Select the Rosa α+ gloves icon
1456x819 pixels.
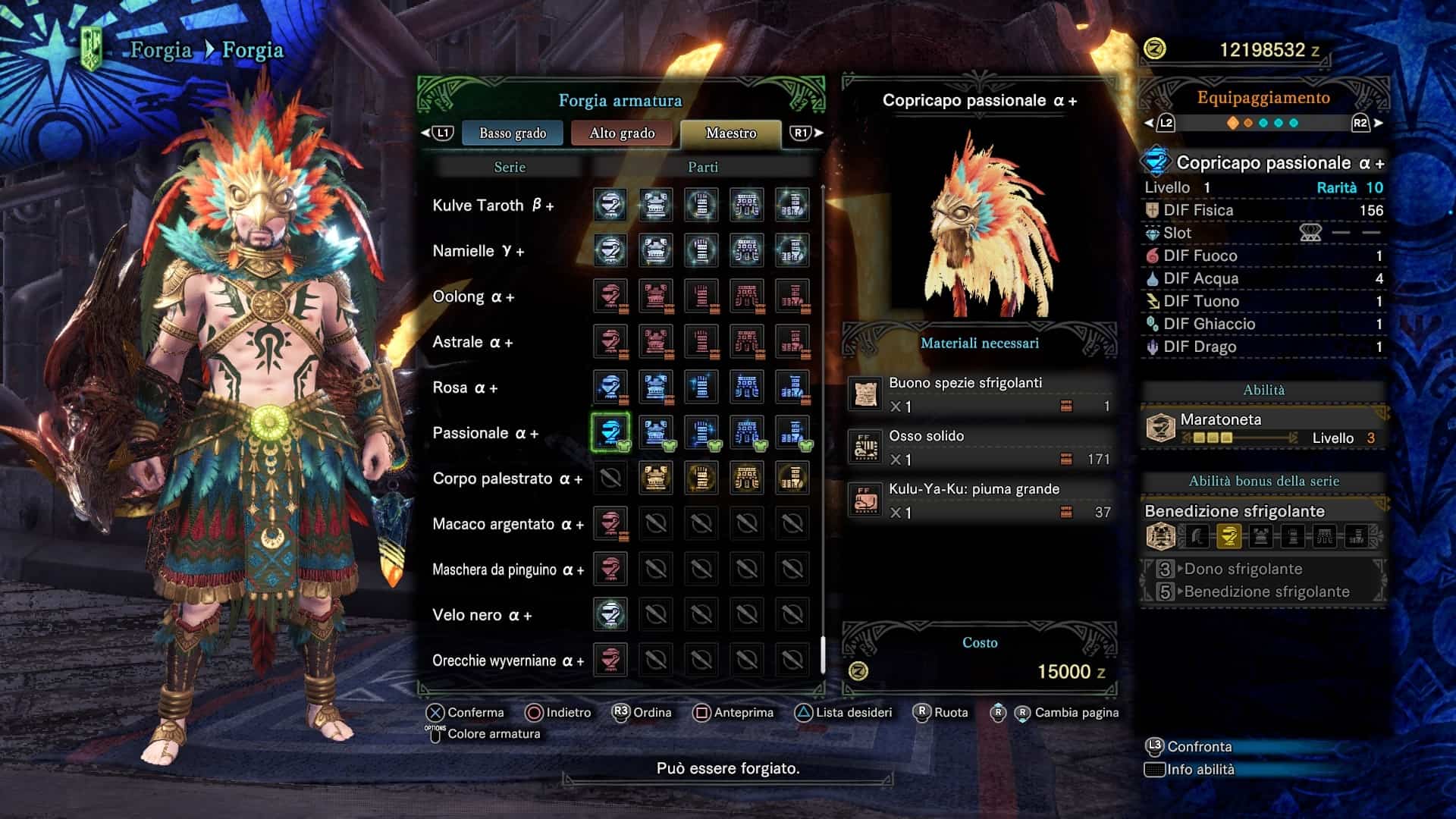click(x=701, y=387)
